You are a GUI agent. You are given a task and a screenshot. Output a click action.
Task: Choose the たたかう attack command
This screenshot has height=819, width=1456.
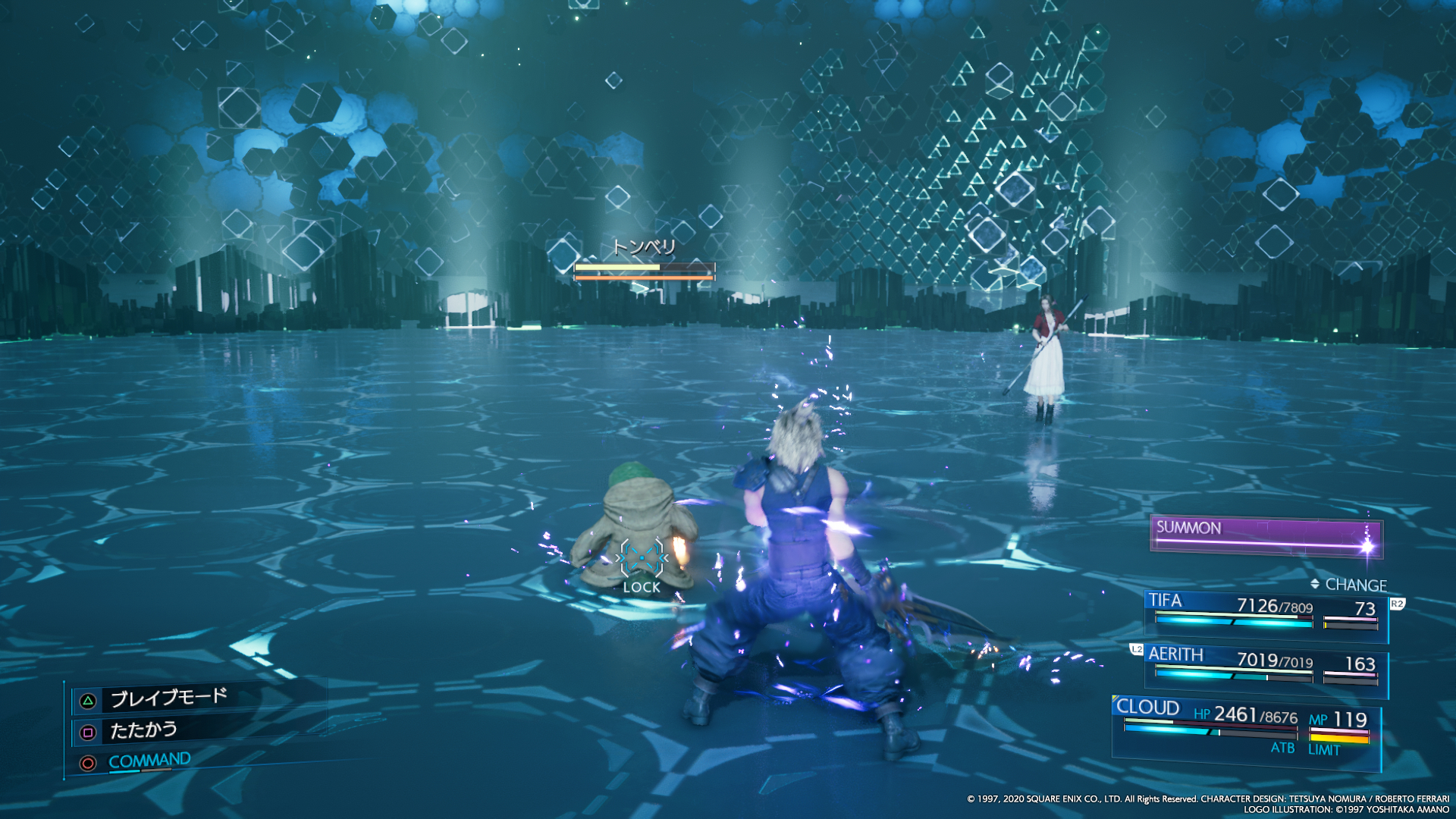pyautogui.click(x=143, y=731)
